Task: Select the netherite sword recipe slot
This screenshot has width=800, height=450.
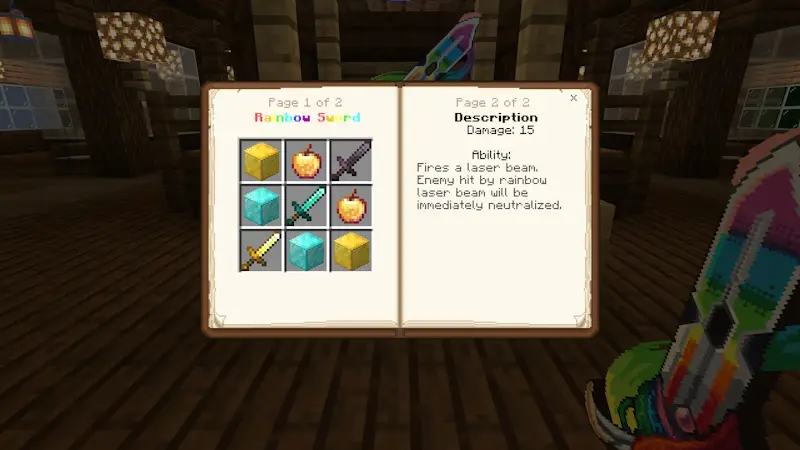Action: 350,160
